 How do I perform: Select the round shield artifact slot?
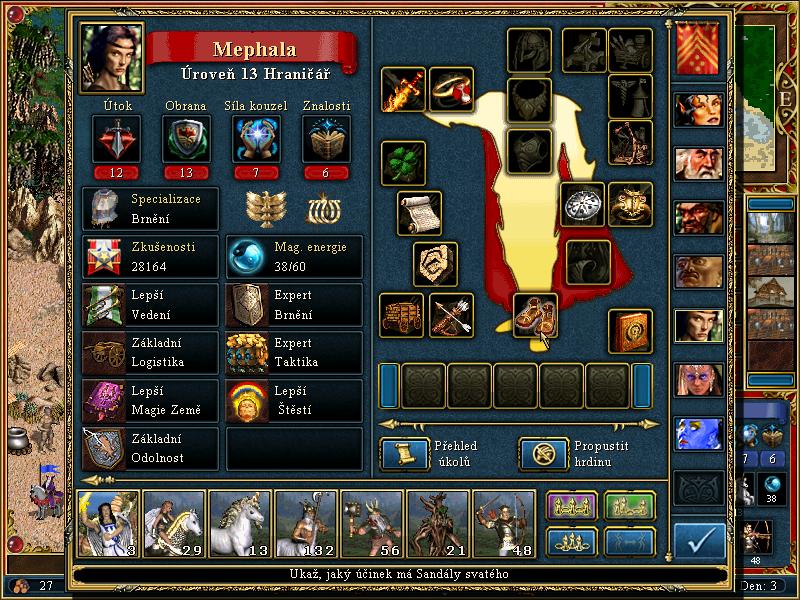pyautogui.click(x=581, y=204)
